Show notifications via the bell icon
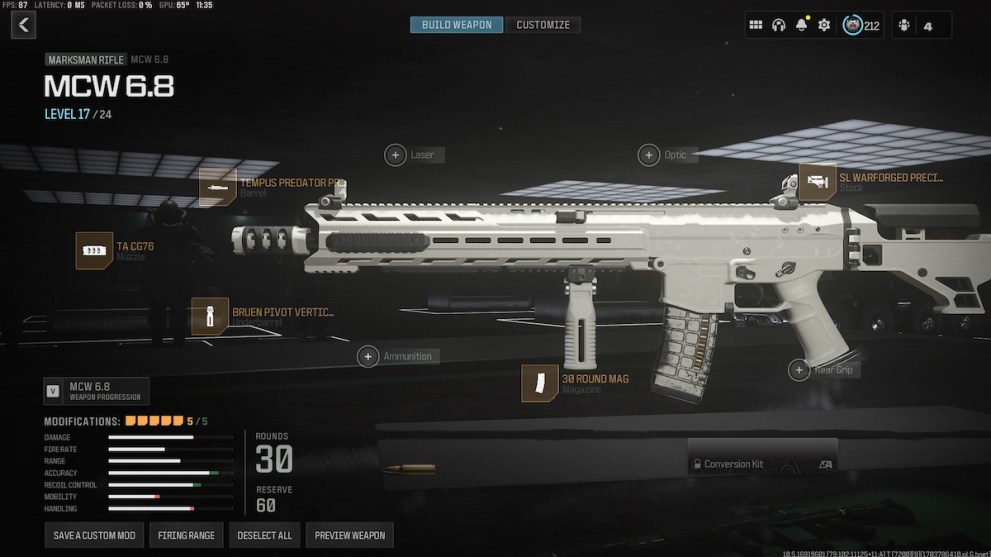Viewport: 991px width, 557px height. [801, 25]
